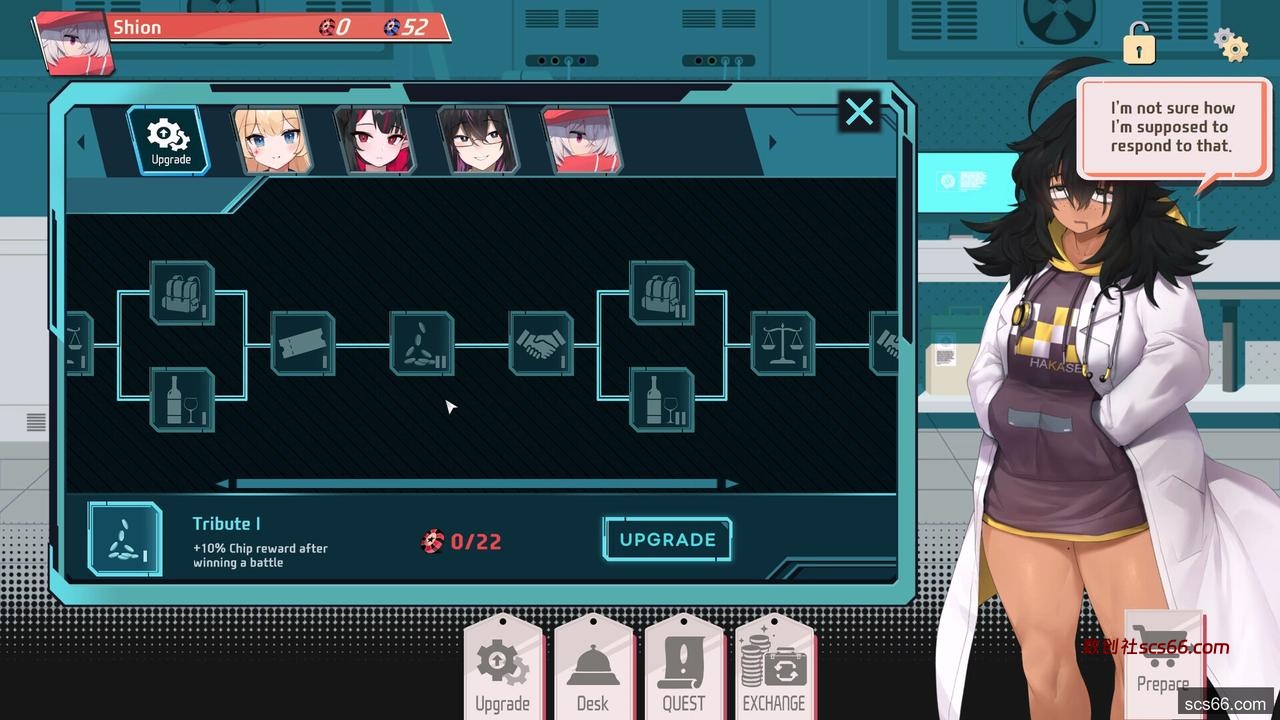Select the glasses-wearing character tab
The width and height of the screenshot is (1280, 720).
point(479,141)
